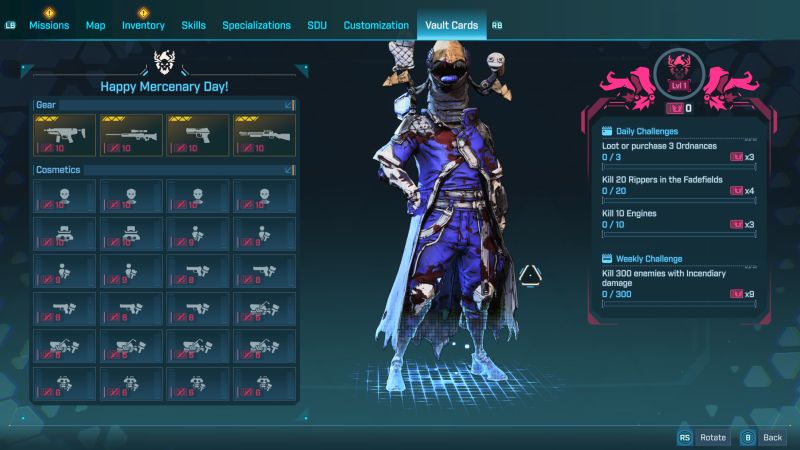Click the Rotate button
This screenshot has width=800, height=450.
[703, 437]
